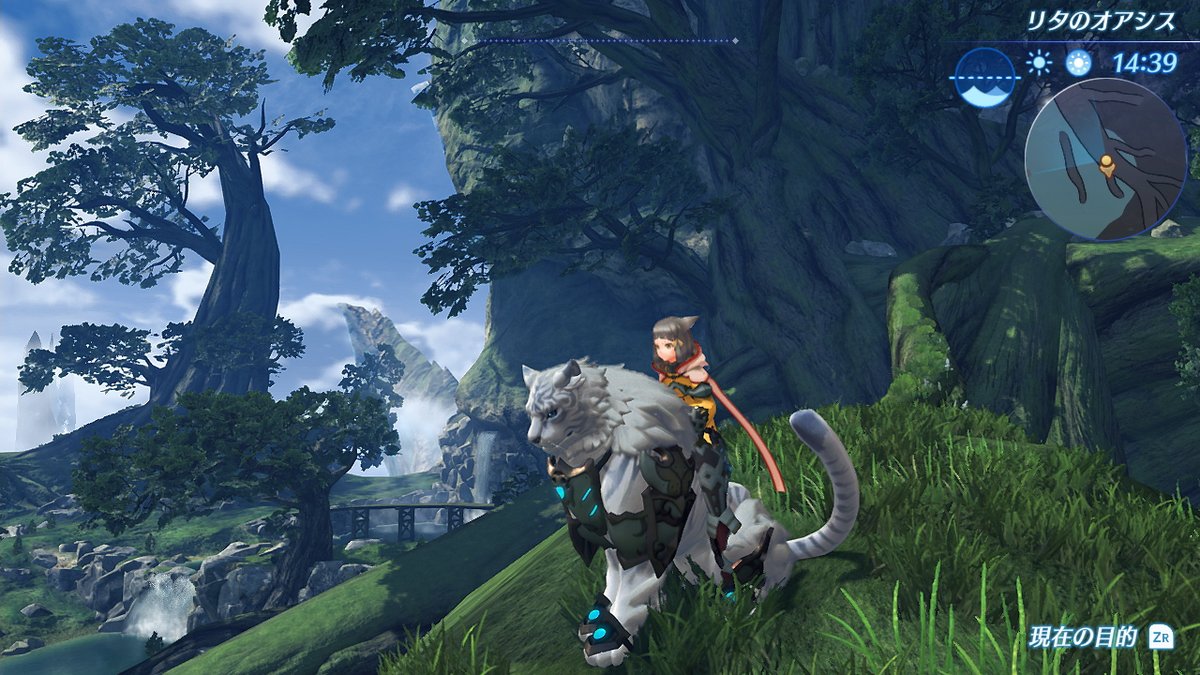The height and width of the screenshot is (675, 1200).
Task: Click the cloud sea tide level icon
Action: 984,76
